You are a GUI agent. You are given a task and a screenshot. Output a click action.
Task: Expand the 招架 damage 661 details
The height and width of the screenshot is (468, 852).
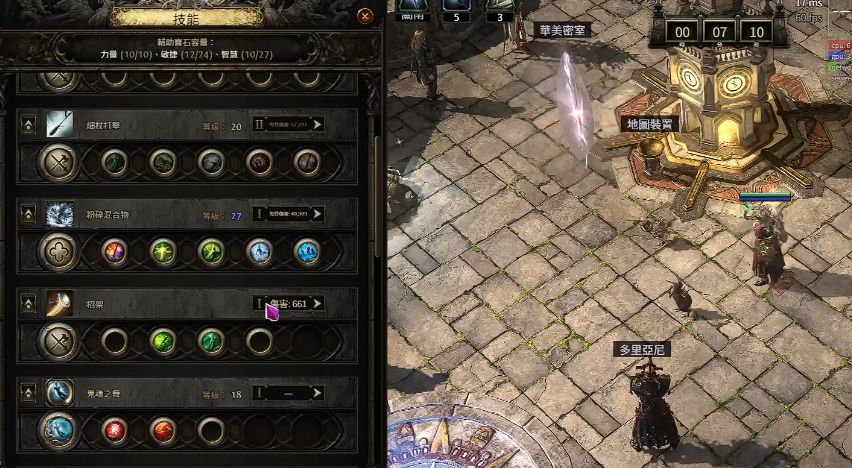click(x=317, y=303)
